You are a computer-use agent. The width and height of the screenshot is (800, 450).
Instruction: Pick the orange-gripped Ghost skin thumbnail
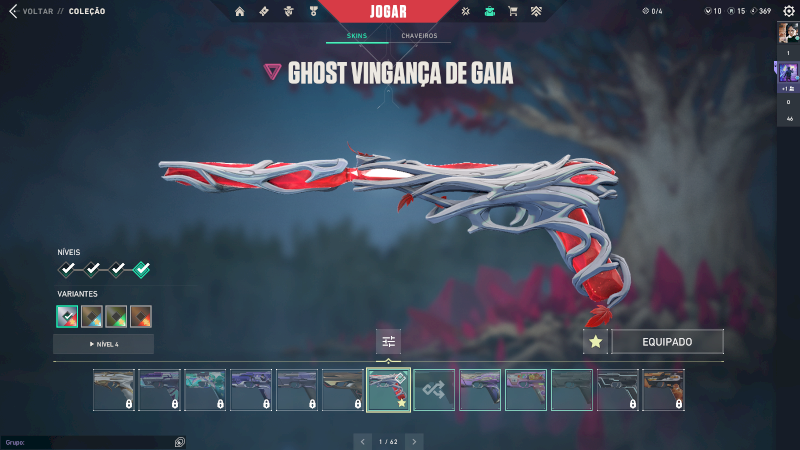point(663,390)
